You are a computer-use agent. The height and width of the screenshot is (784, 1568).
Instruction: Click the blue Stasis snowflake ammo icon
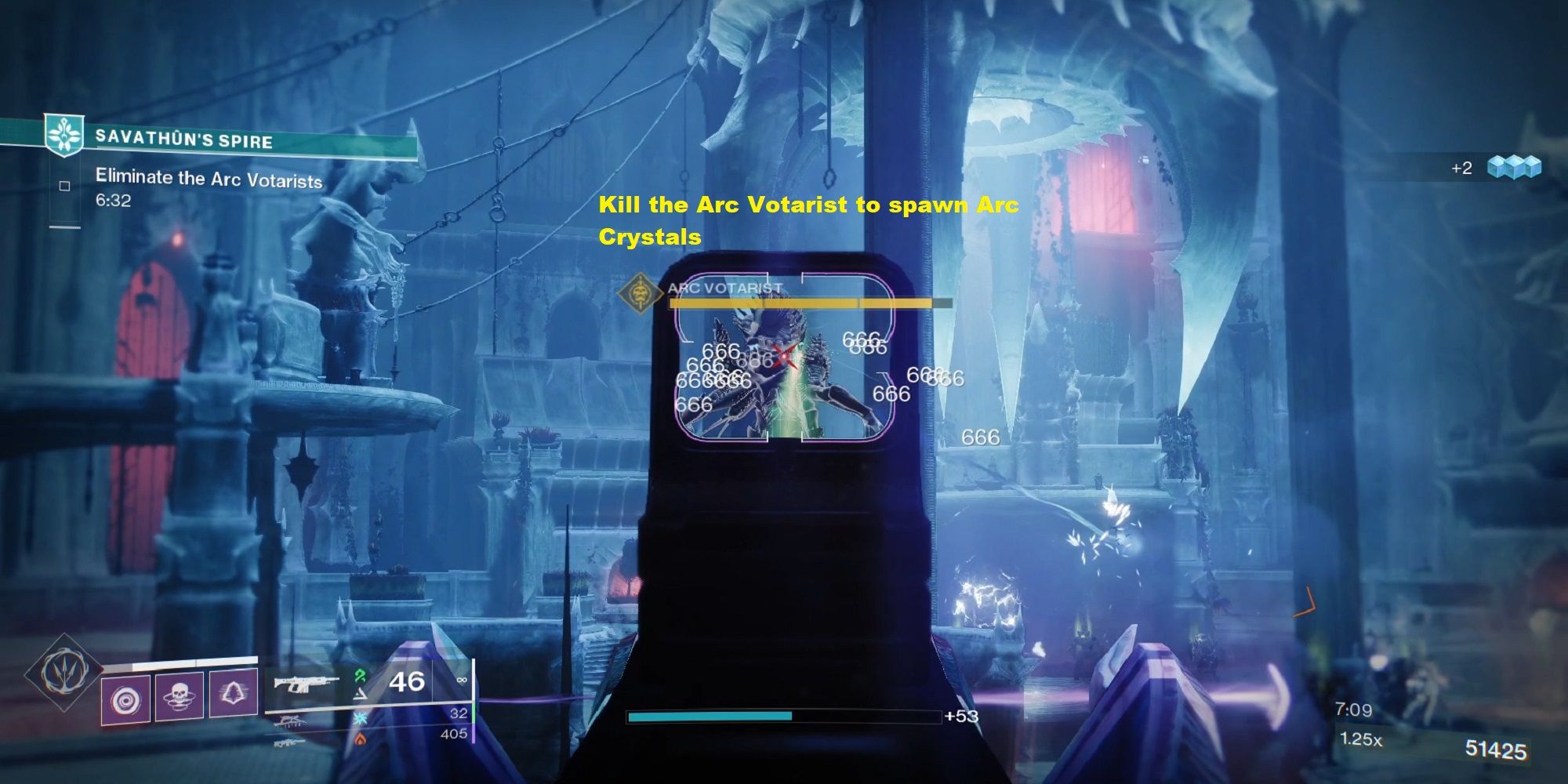coord(361,720)
